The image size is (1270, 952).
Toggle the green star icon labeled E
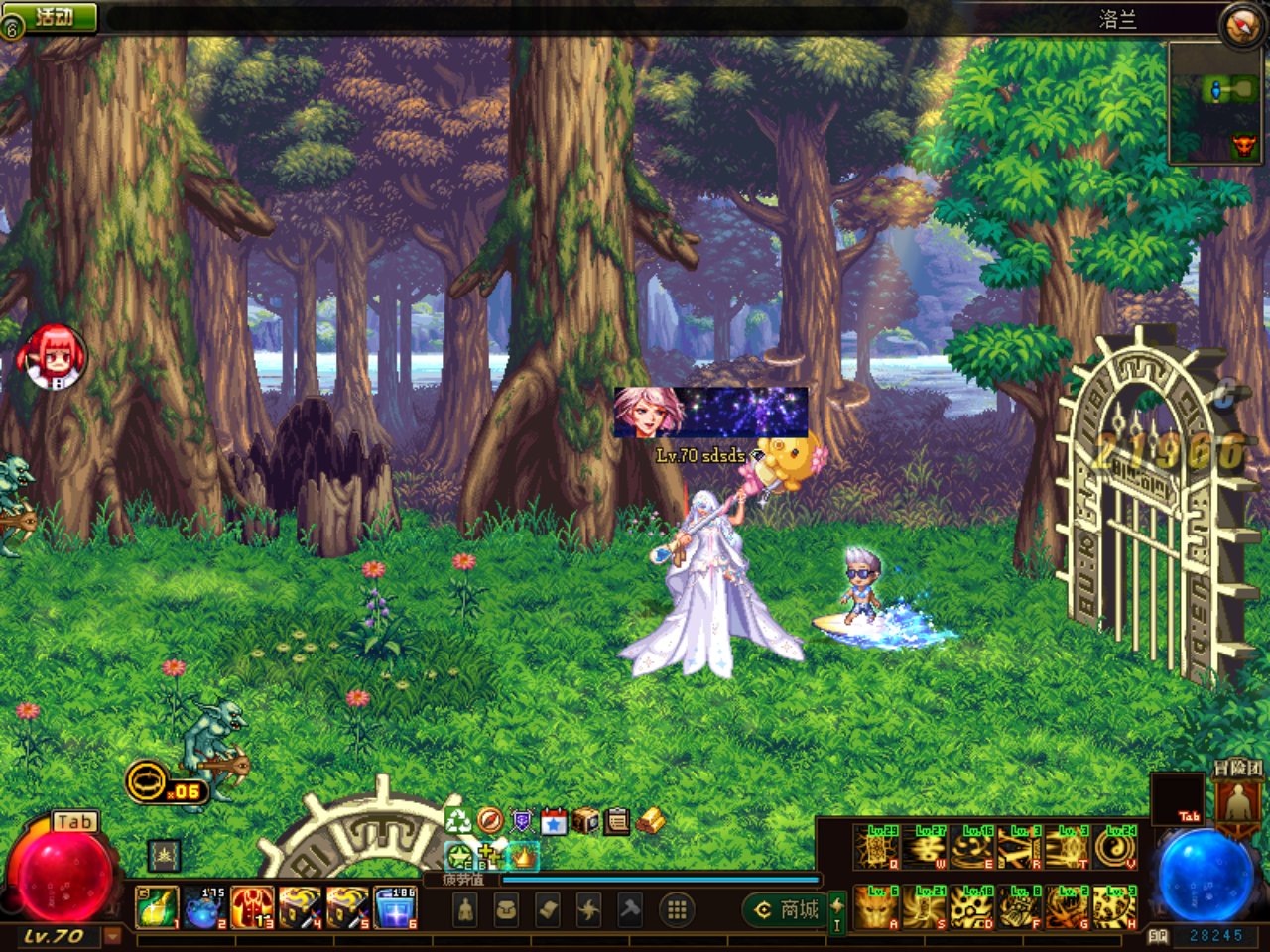[457, 855]
